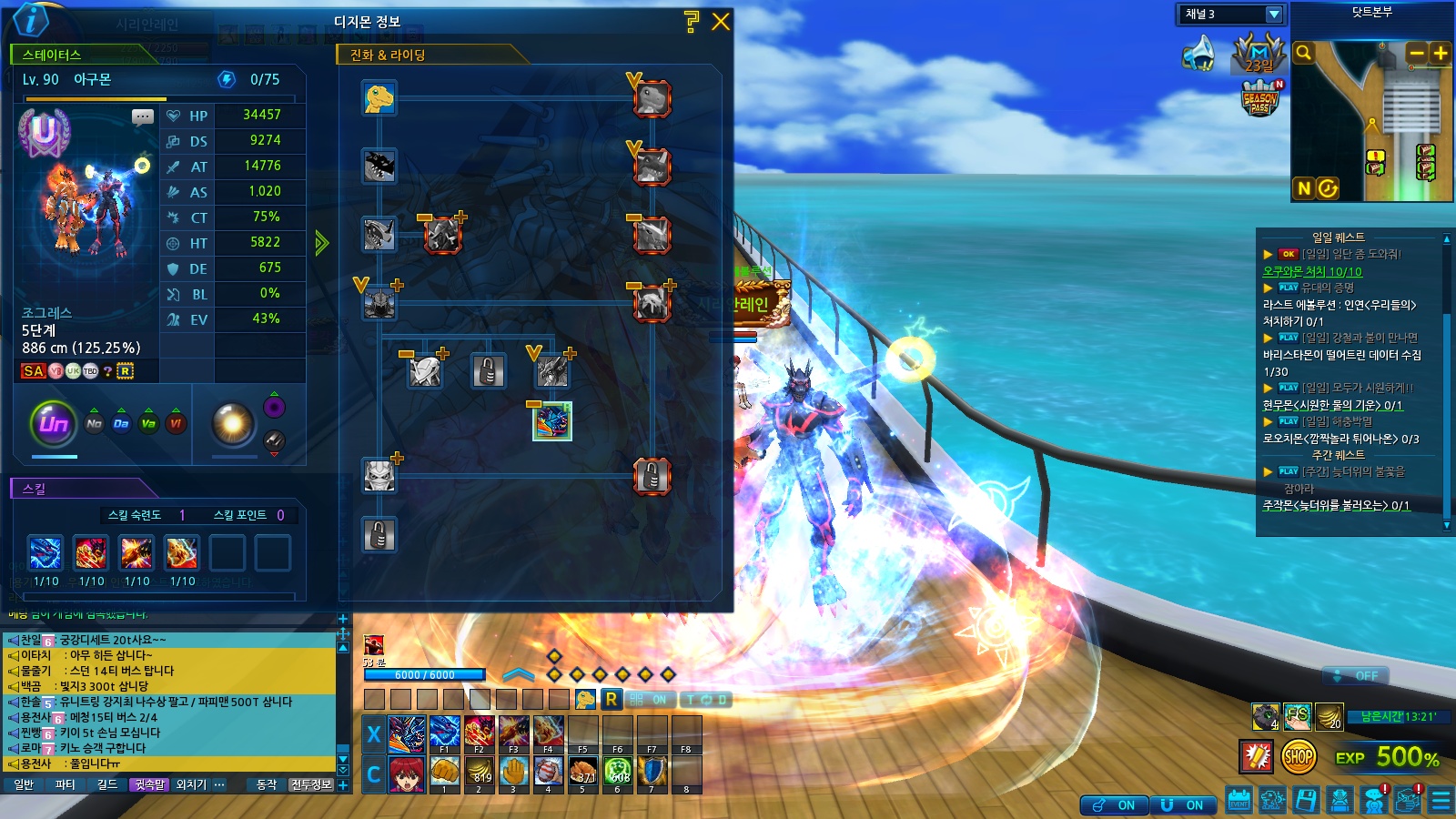The image size is (1456, 819).
Task: Switch to the 파티 chat tab
Action: pos(66,784)
